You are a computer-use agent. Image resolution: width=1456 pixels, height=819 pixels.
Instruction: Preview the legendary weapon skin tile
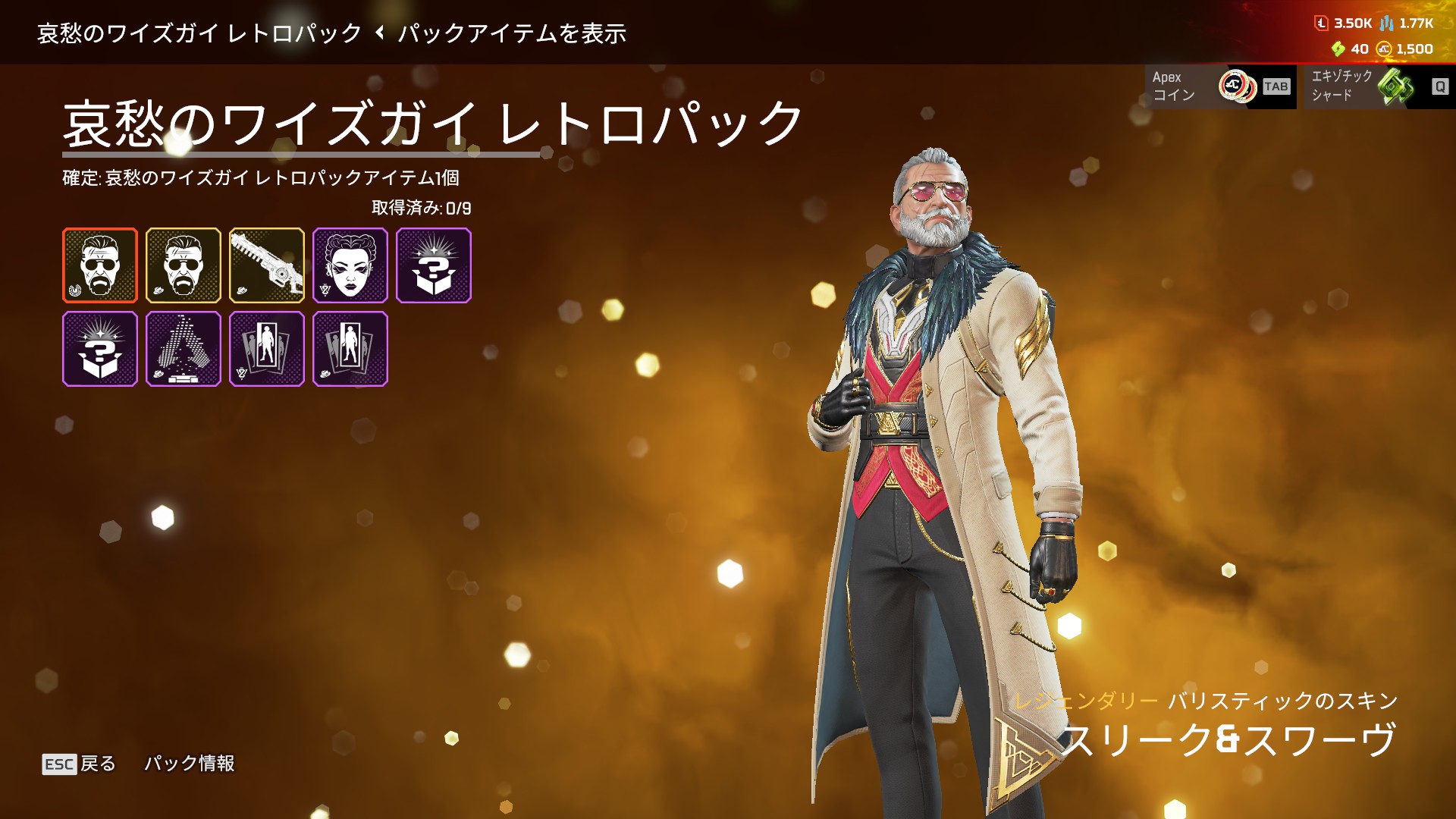[x=267, y=265]
